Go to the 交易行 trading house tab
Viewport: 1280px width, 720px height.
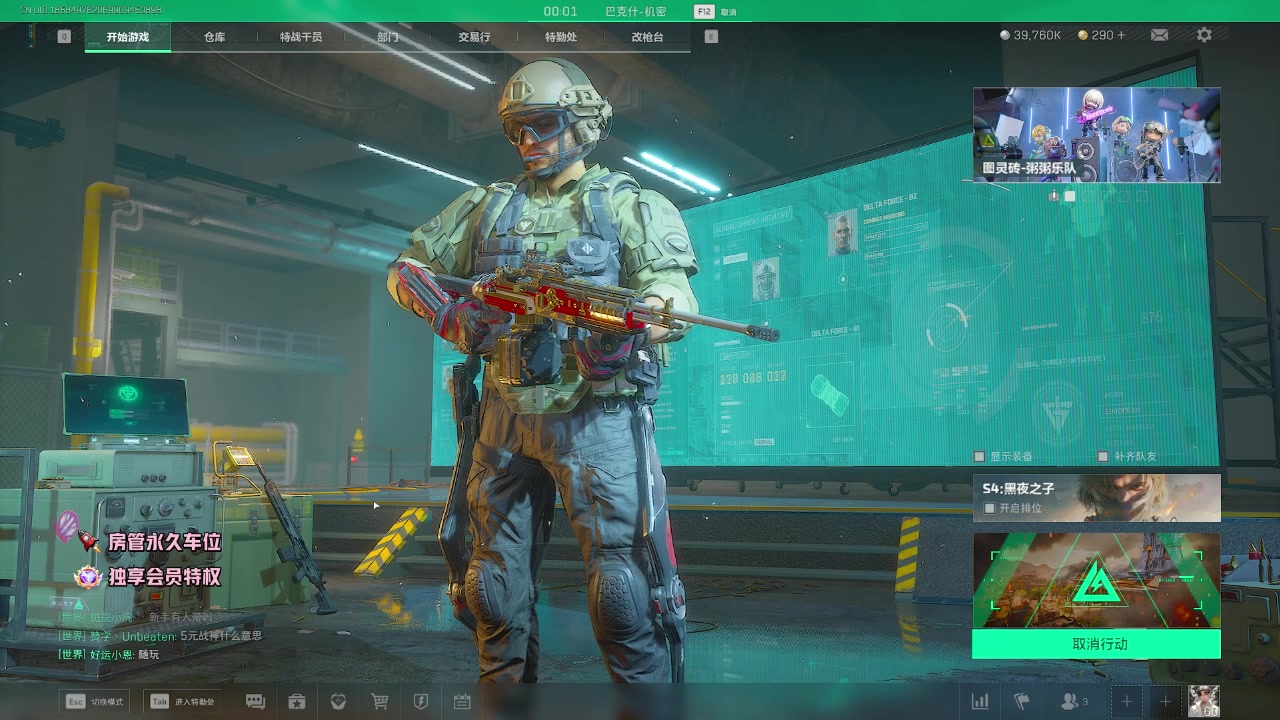(474, 37)
